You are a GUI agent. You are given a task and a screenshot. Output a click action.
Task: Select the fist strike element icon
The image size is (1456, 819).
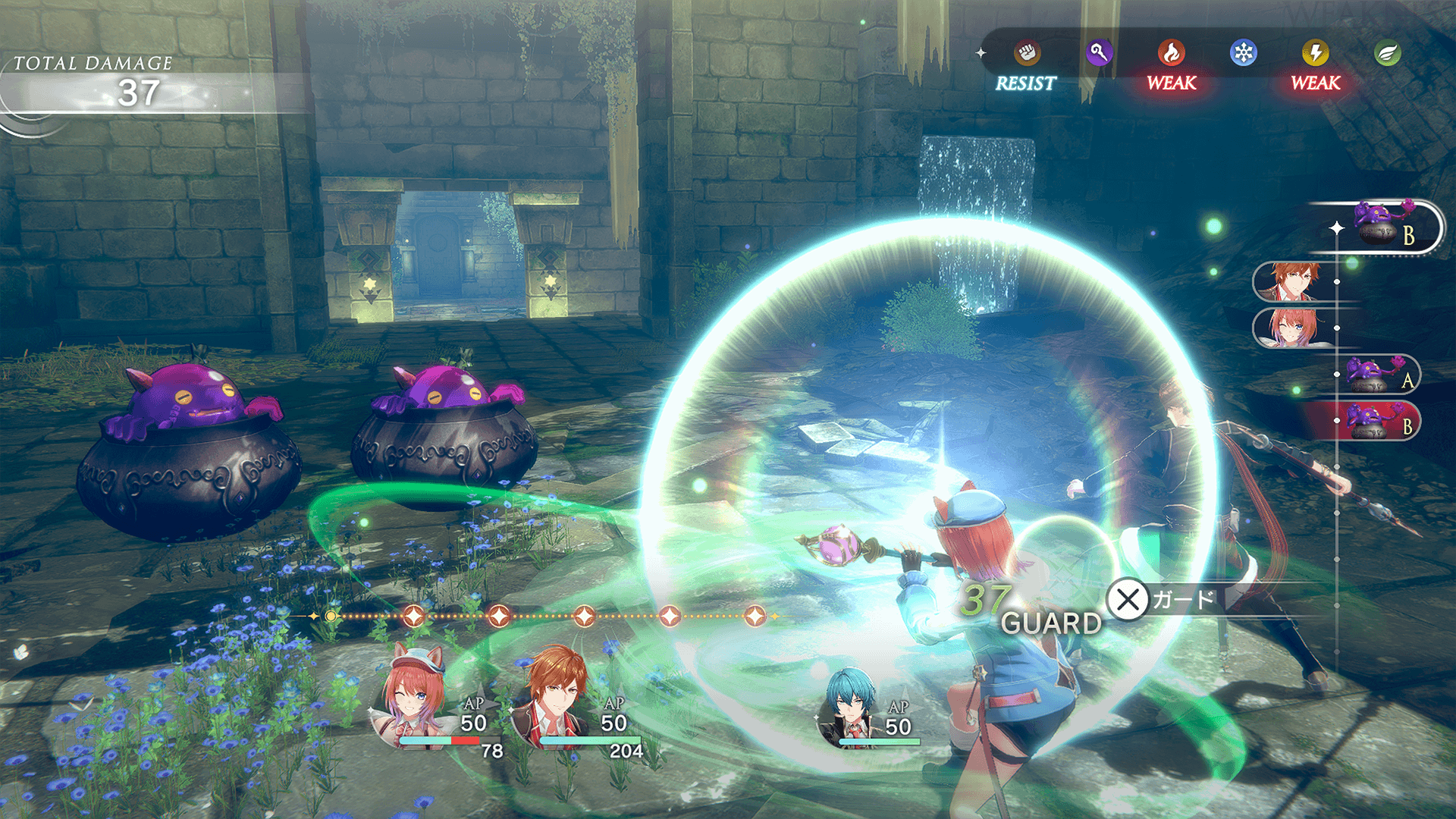tap(1027, 53)
